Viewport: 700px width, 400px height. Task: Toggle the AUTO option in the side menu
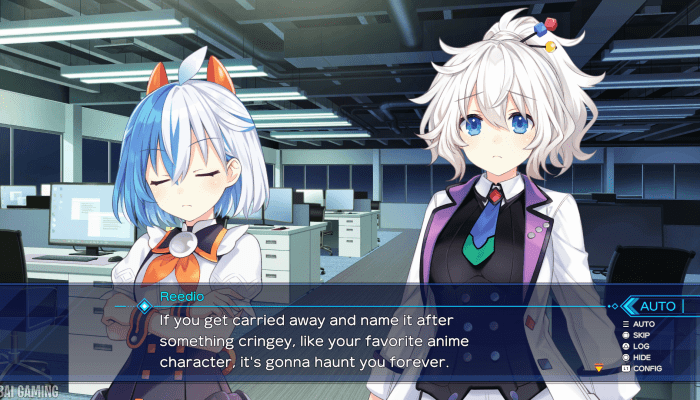642,324
